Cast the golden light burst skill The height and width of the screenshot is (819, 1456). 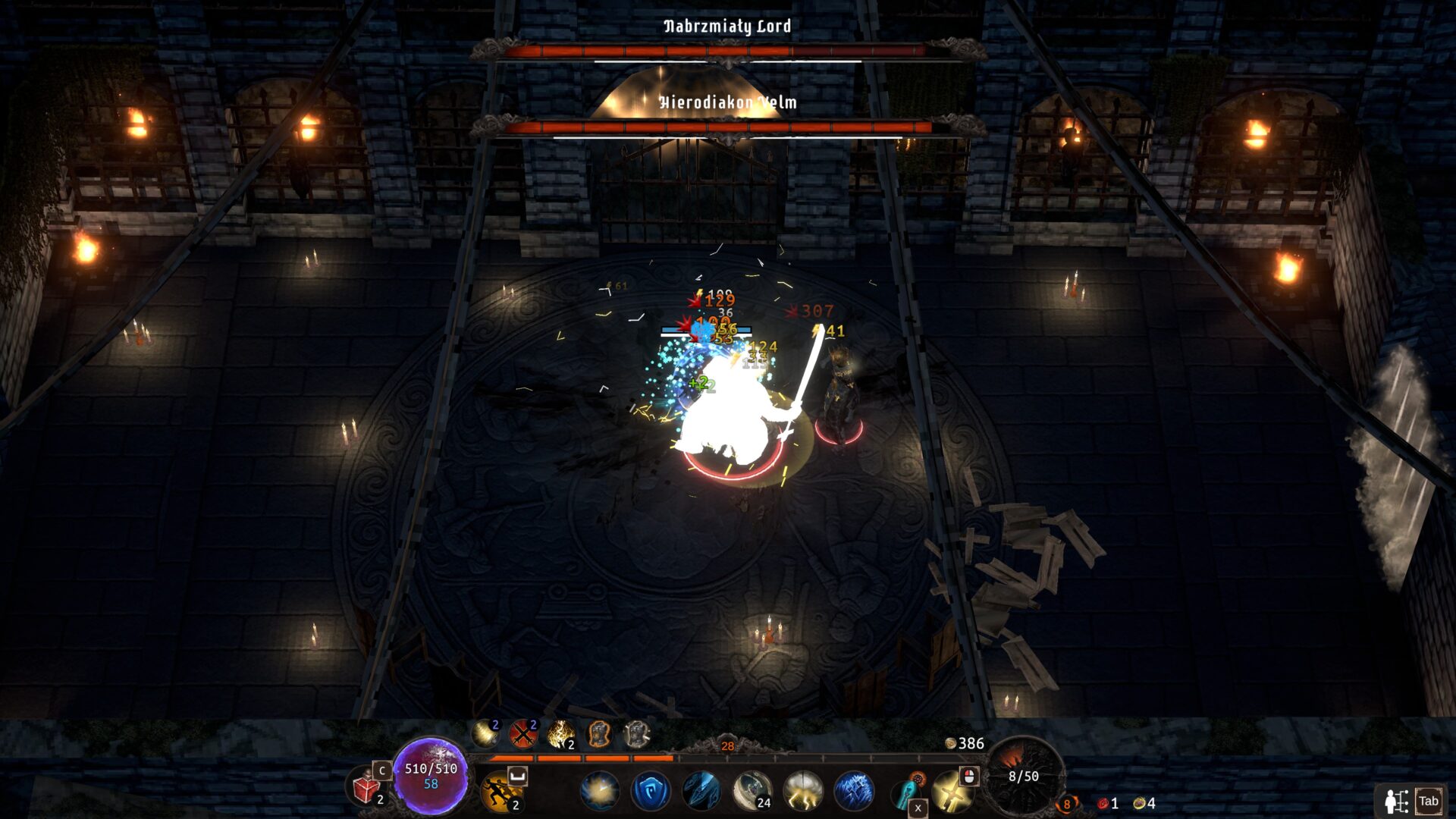coord(599,790)
